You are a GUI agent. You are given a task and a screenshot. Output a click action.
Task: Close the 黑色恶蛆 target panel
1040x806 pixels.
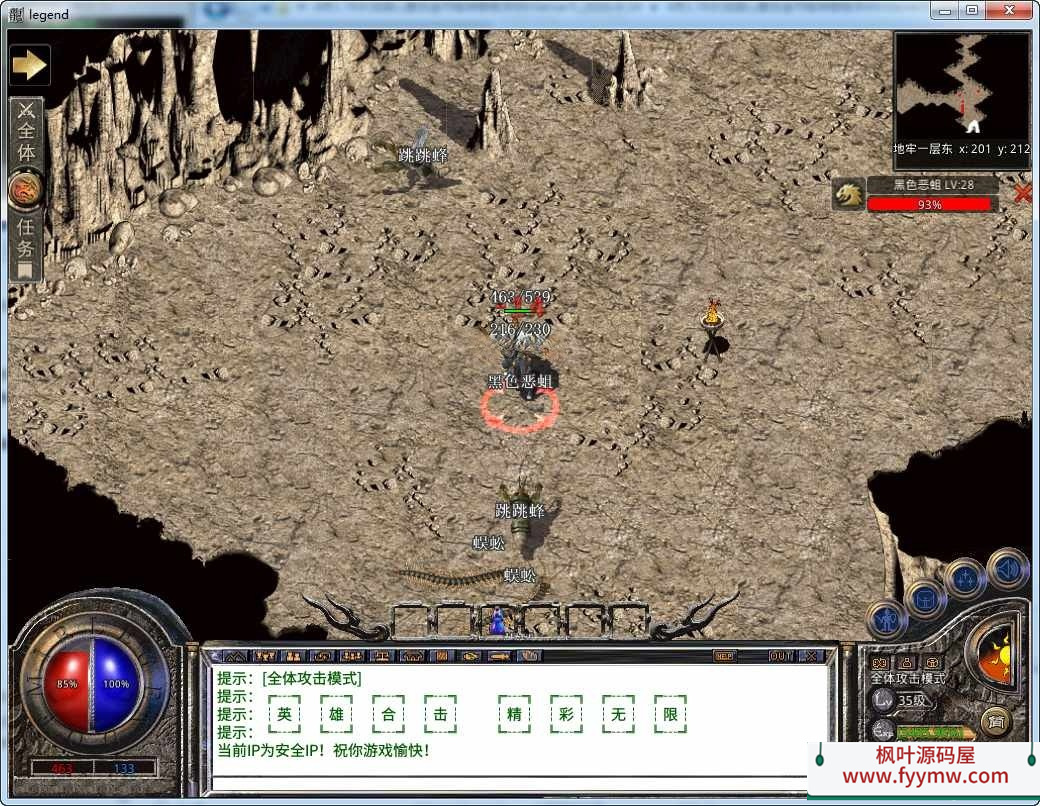tap(1022, 194)
